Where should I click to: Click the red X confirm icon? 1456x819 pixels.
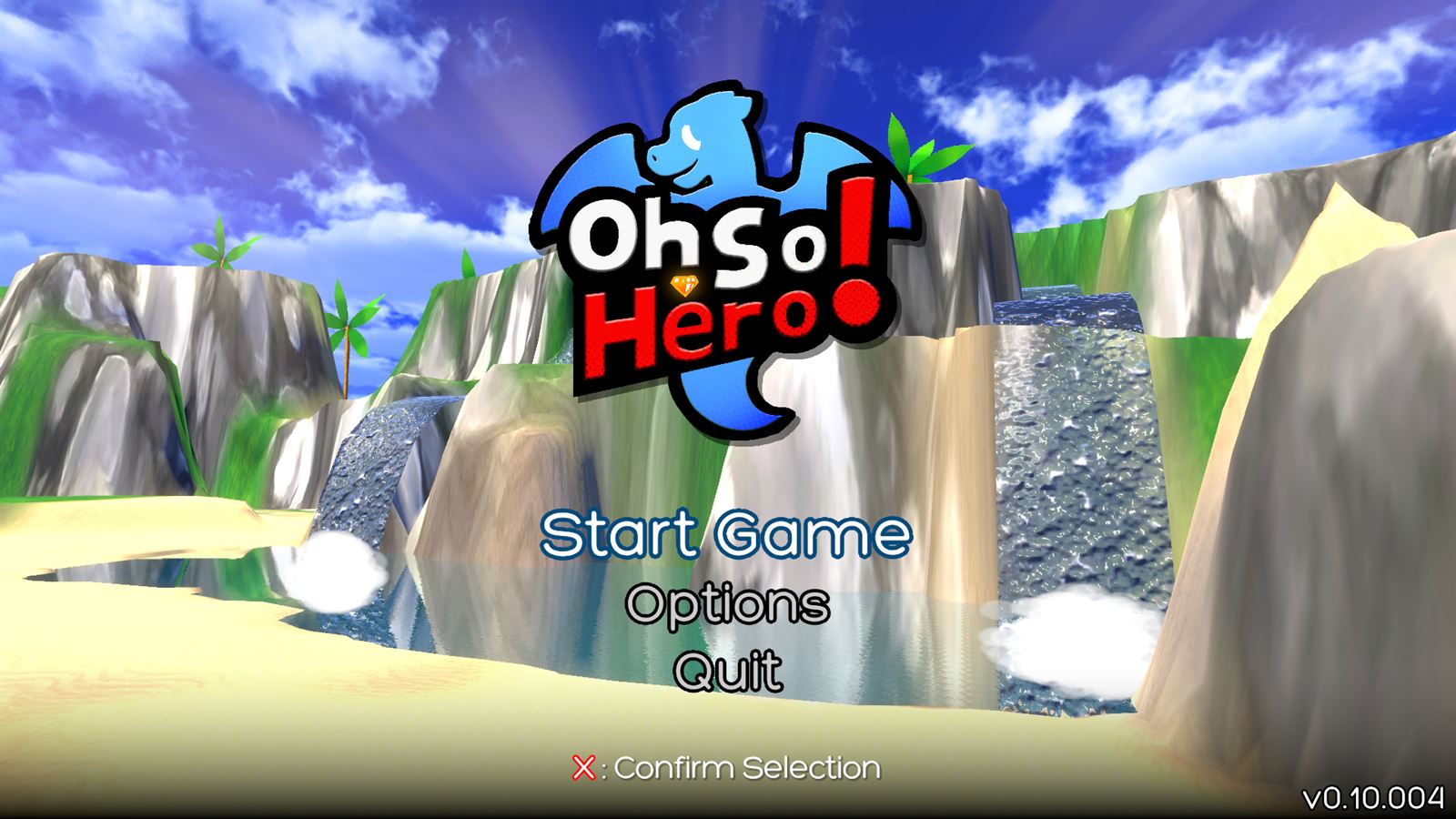tap(585, 767)
